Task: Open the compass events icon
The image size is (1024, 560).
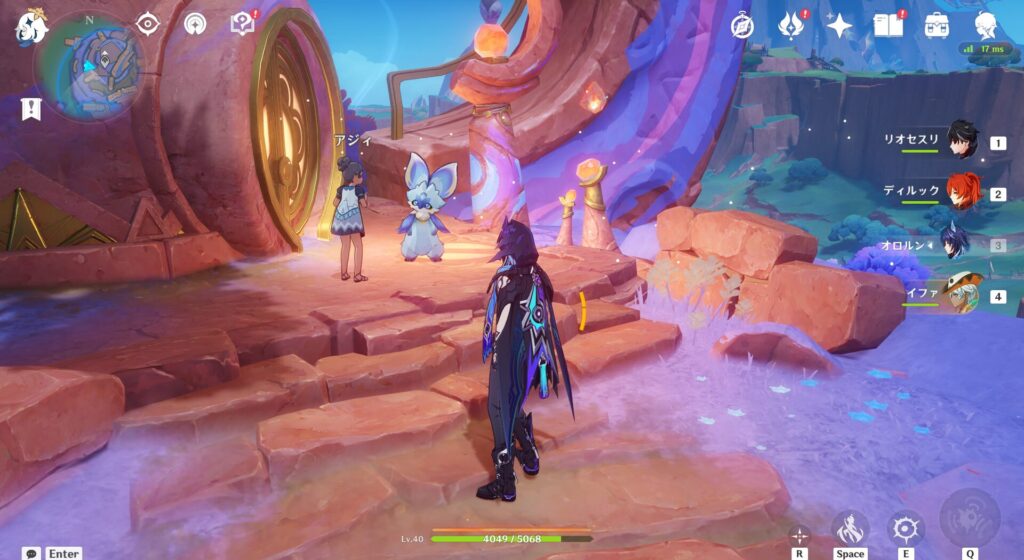Action: [742, 25]
